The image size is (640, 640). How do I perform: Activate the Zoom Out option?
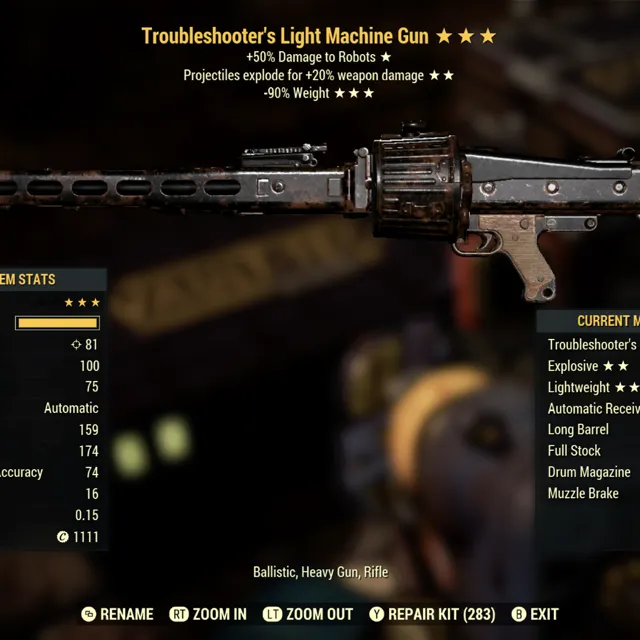point(306,614)
